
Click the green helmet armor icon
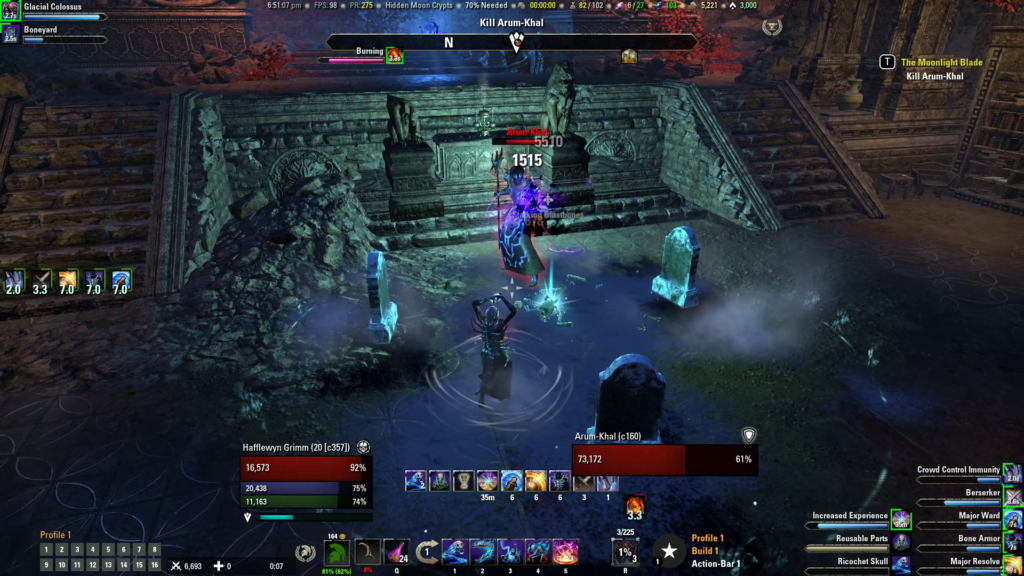coord(337,551)
